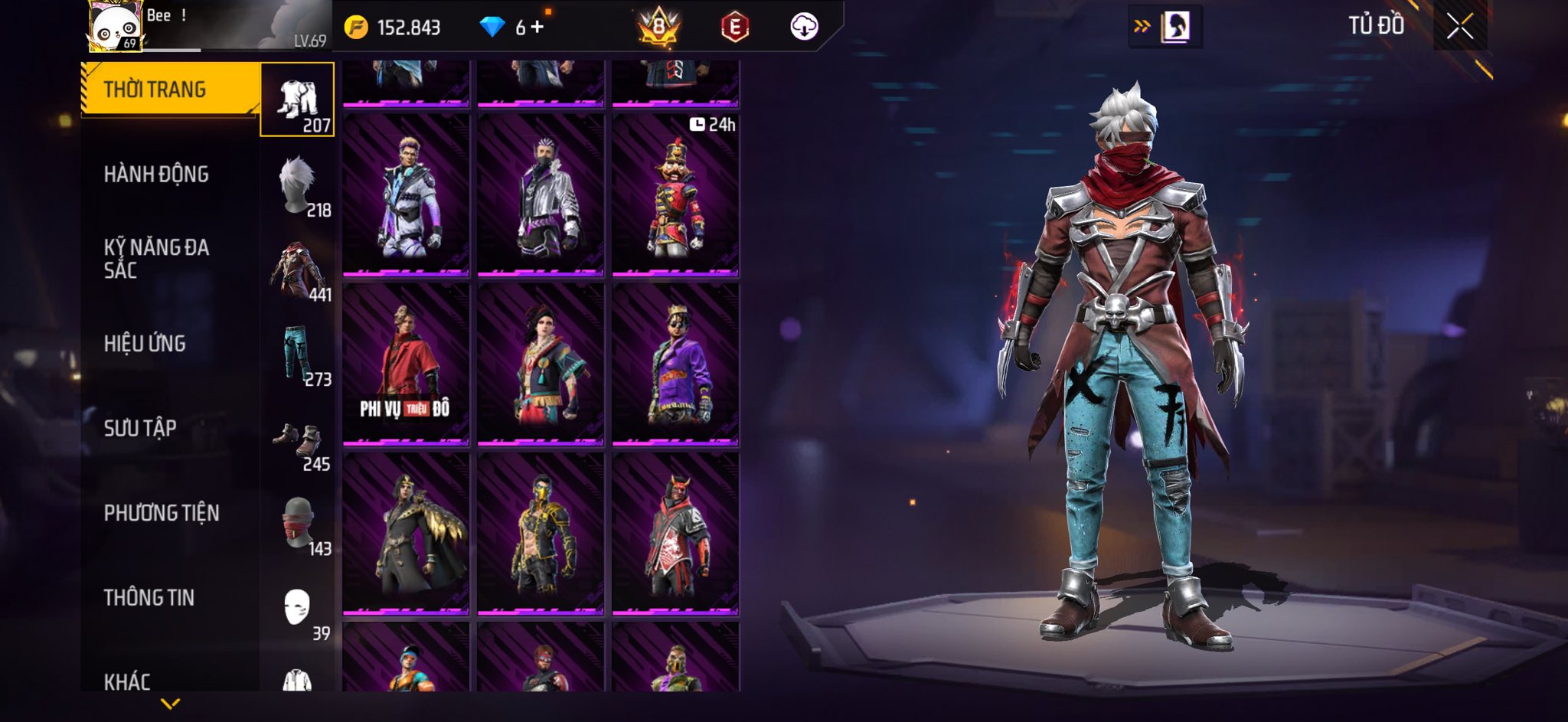Select the outfit sets subcategory with 207 items
The width and height of the screenshot is (1568, 722).
point(298,100)
